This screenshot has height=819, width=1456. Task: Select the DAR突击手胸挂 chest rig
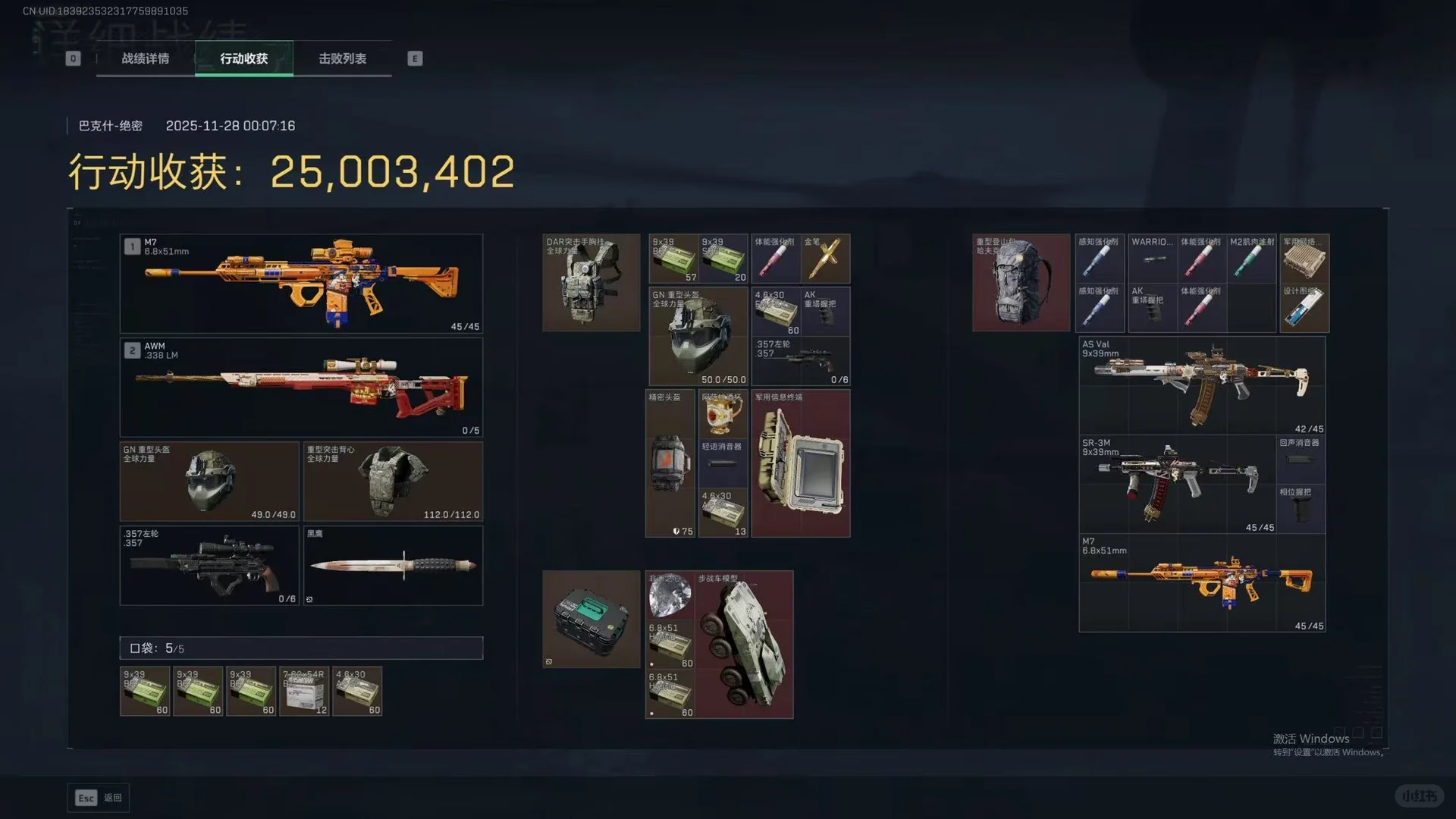point(591,282)
